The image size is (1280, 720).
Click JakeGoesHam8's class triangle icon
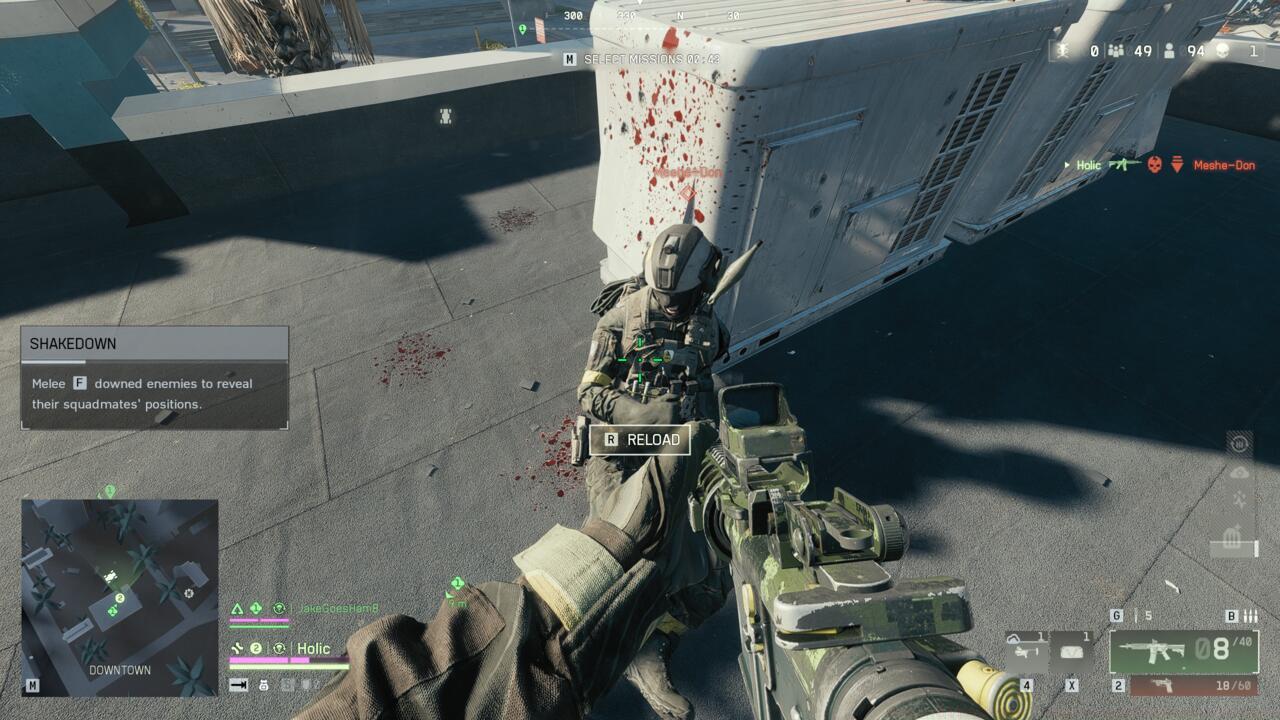(x=237, y=608)
